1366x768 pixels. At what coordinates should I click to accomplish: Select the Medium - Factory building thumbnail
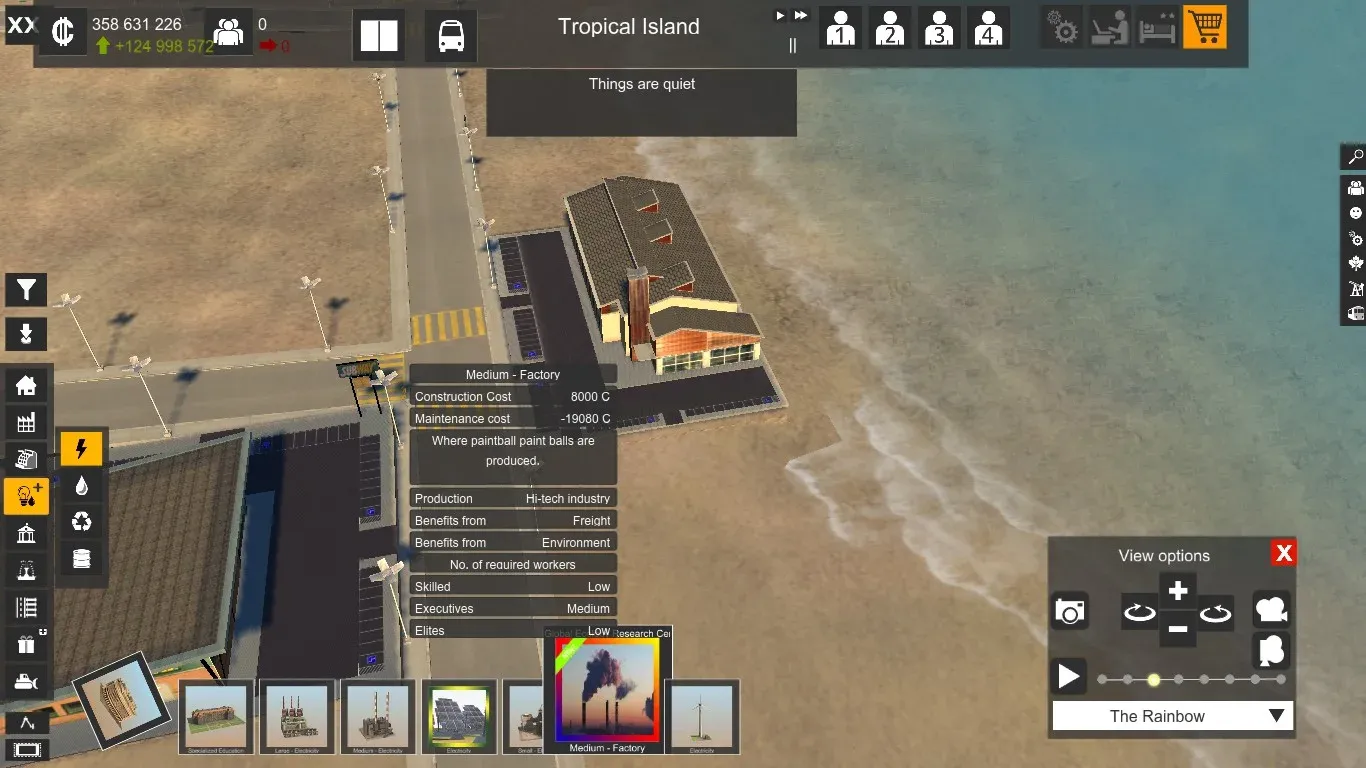pyautogui.click(x=607, y=692)
